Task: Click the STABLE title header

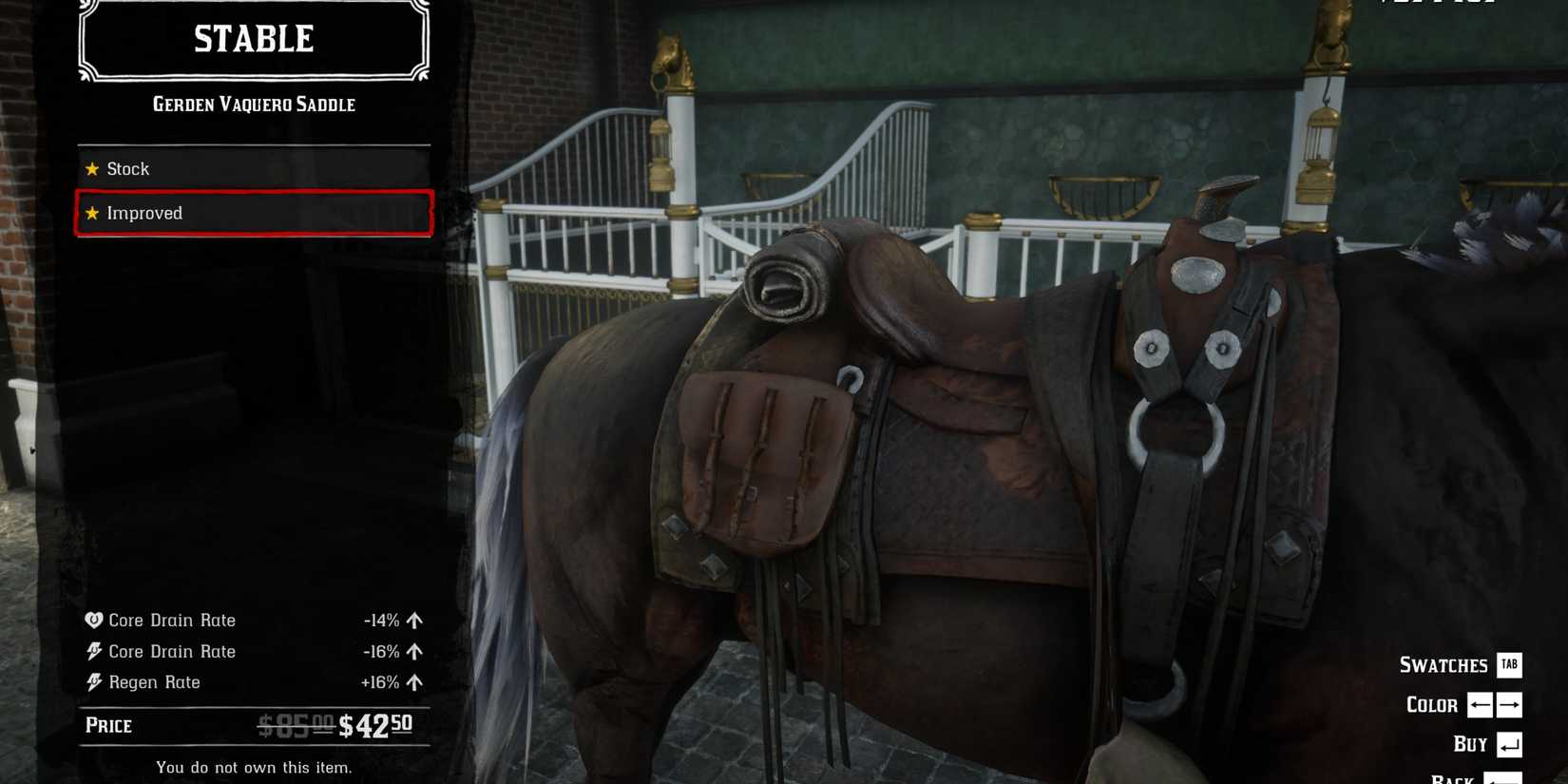Action: click(x=253, y=39)
